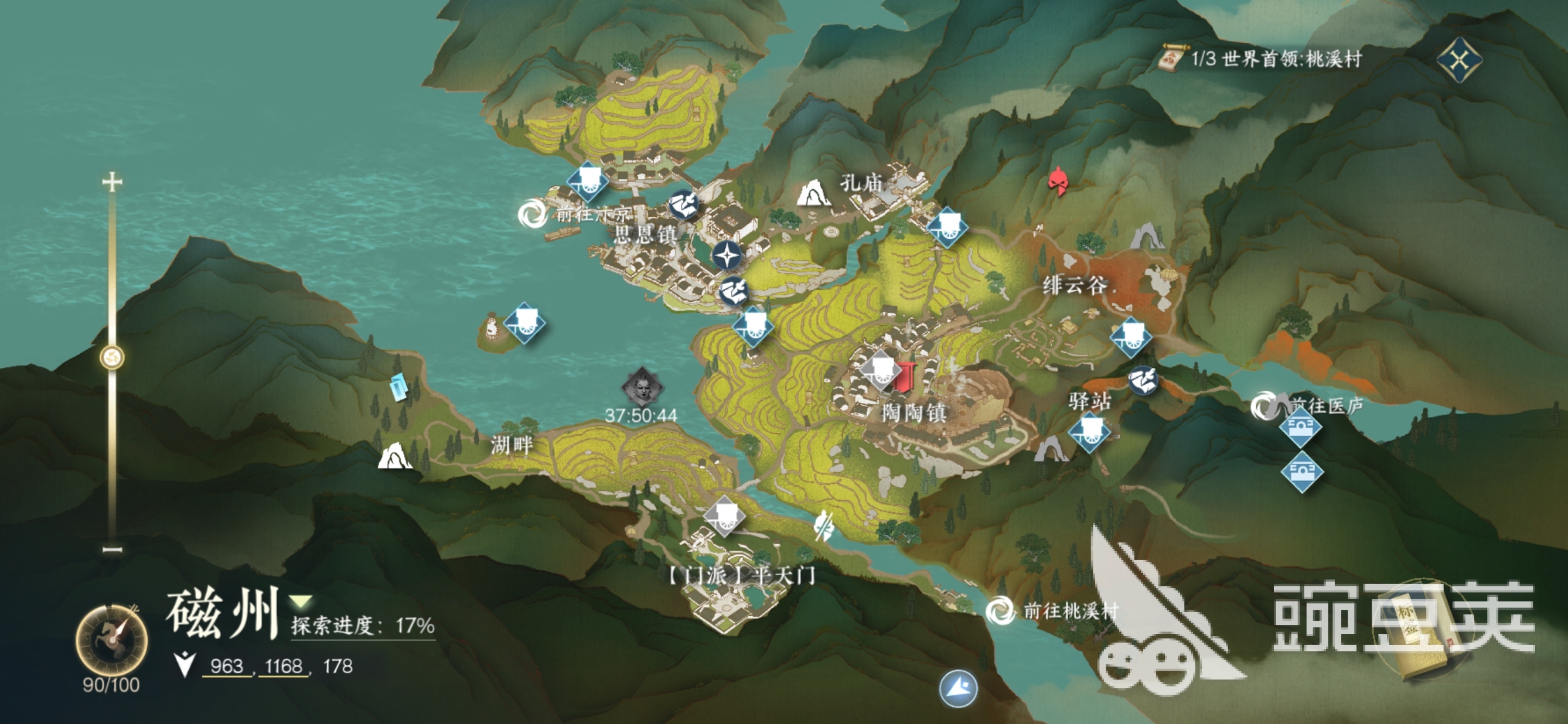Image resolution: width=1568 pixels, height=724 pixels.
Task: Click the red boss skull marker
Action: click(1058, 180)
